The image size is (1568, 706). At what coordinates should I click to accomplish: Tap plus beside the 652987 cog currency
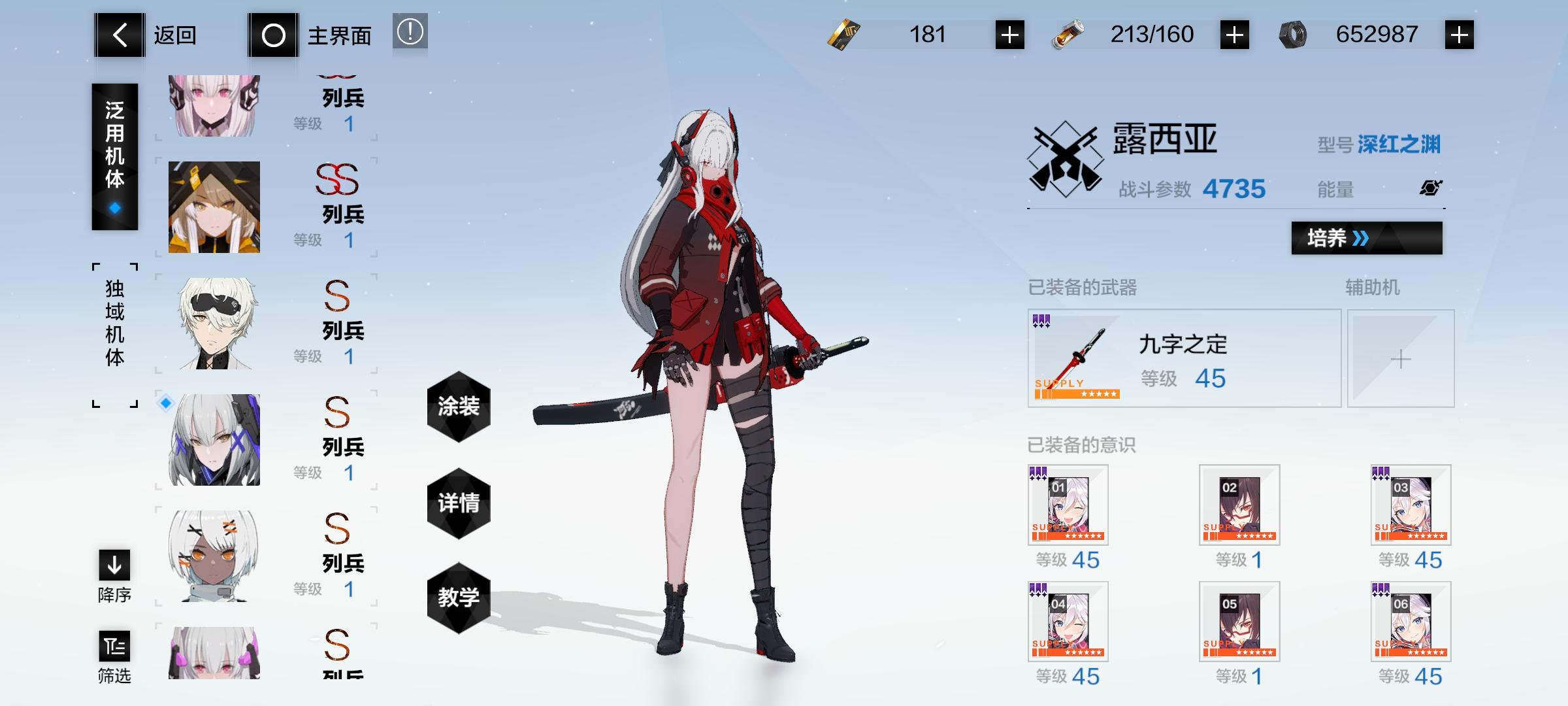tap(1460, 34)
